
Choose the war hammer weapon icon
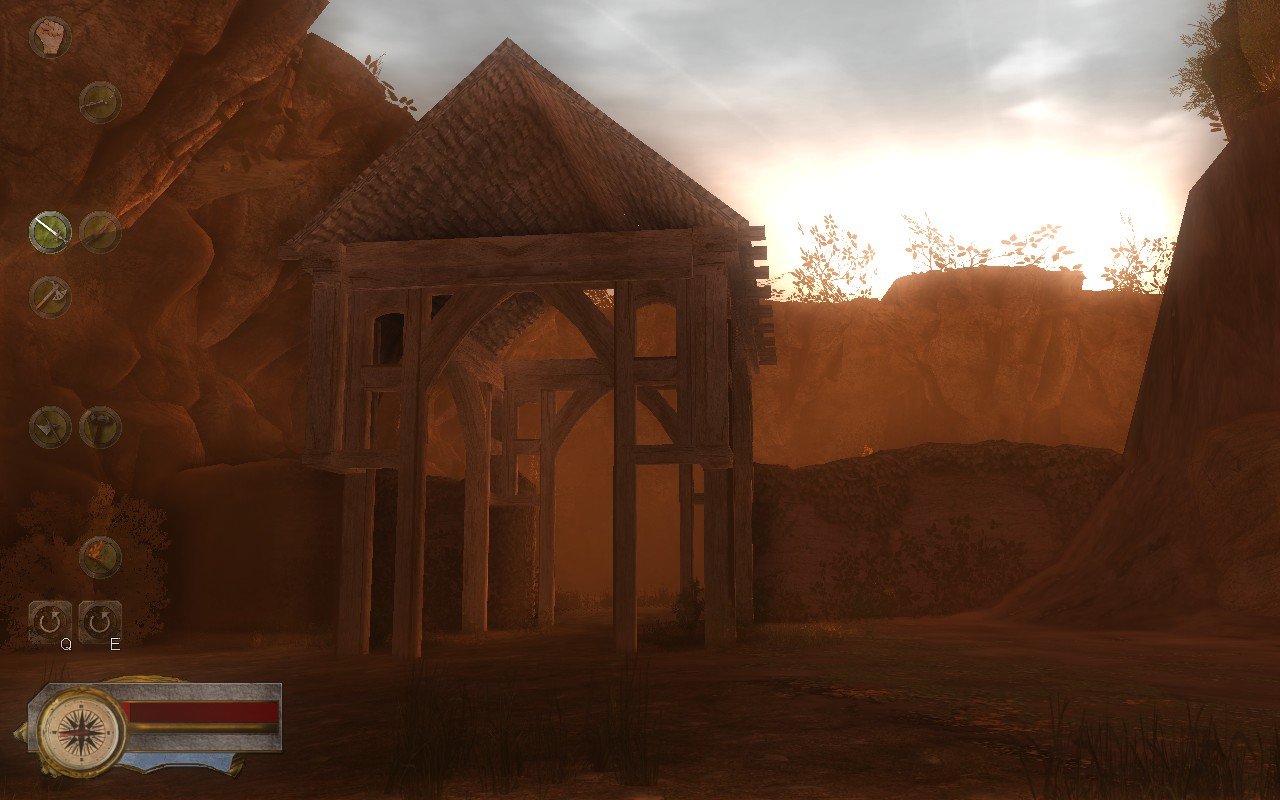click(97, 425)
